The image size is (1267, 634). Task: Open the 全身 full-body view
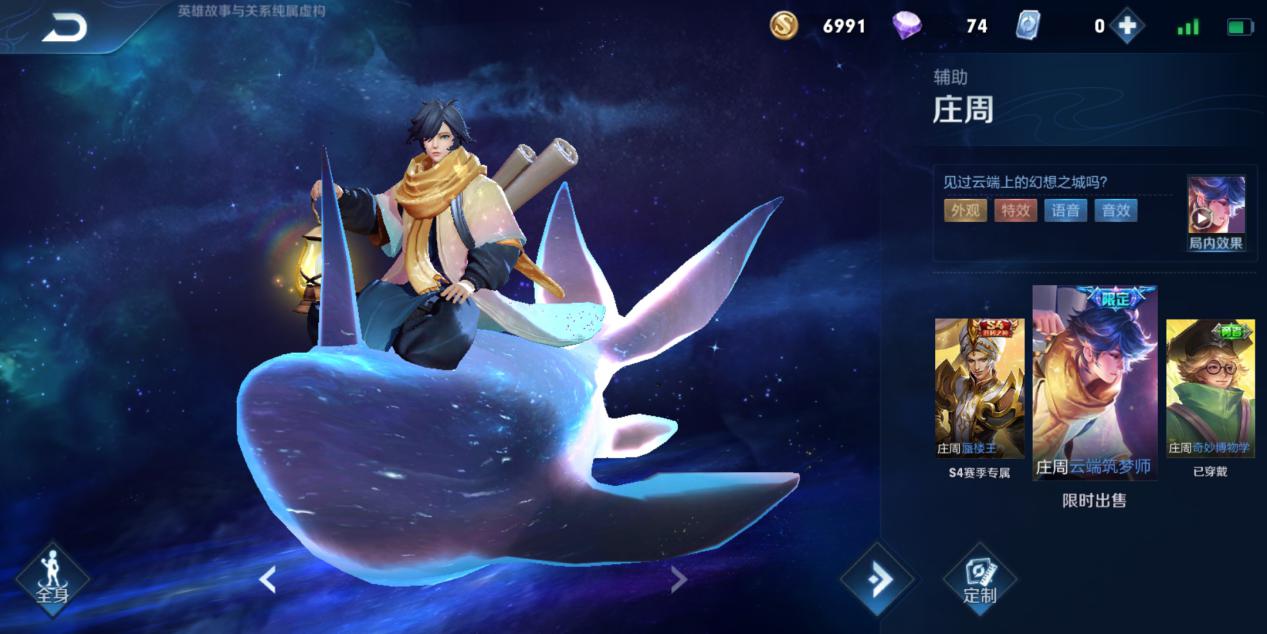tap(52, 579)
